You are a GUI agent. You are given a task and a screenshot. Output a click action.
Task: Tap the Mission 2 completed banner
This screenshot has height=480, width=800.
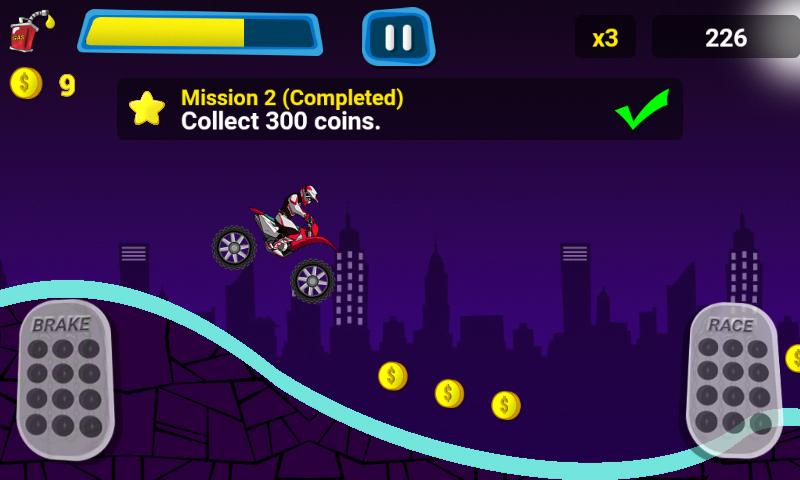point(400,109)
